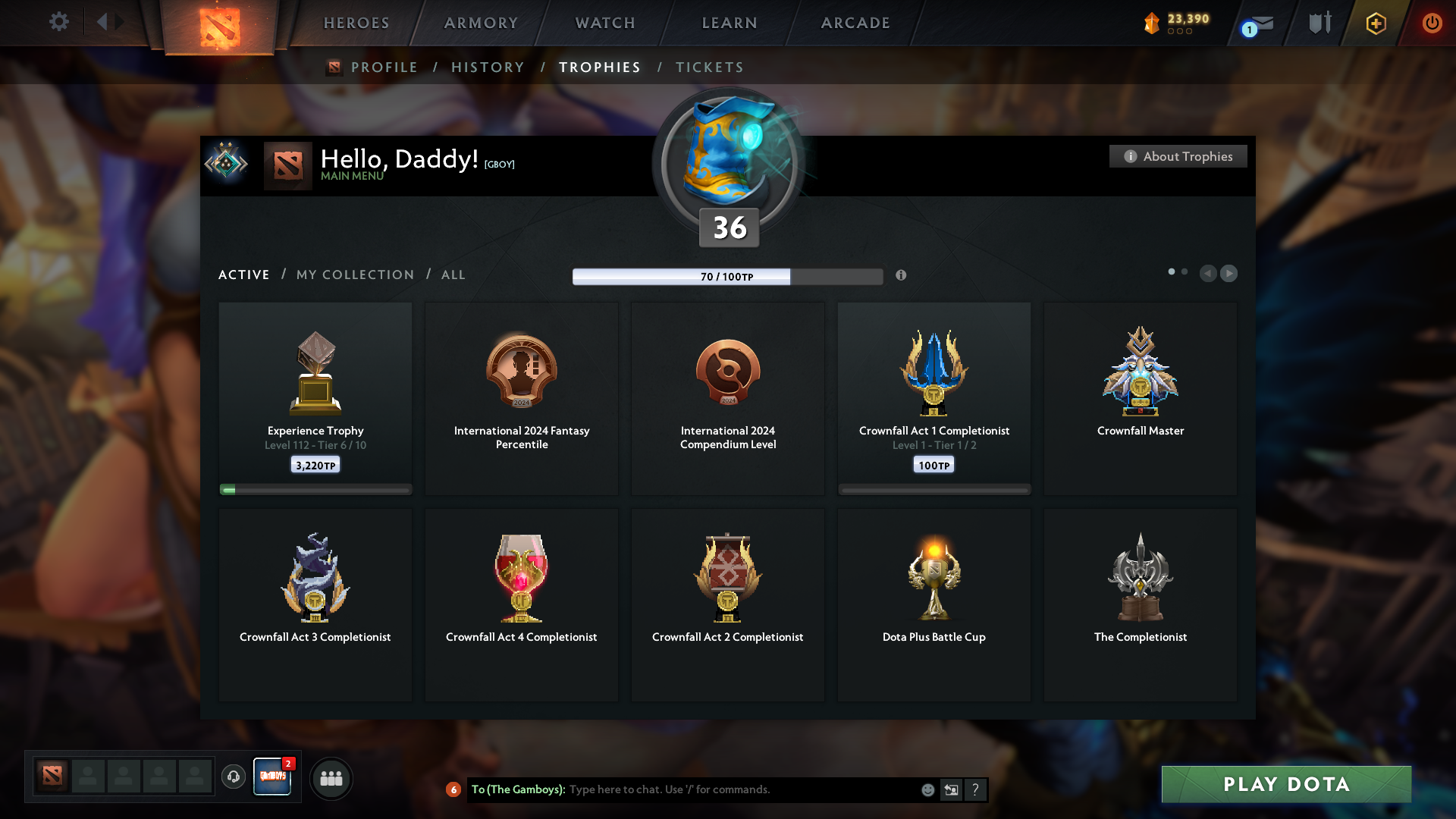Open the settings gear

pyautogui.click(x=59, y=22)
